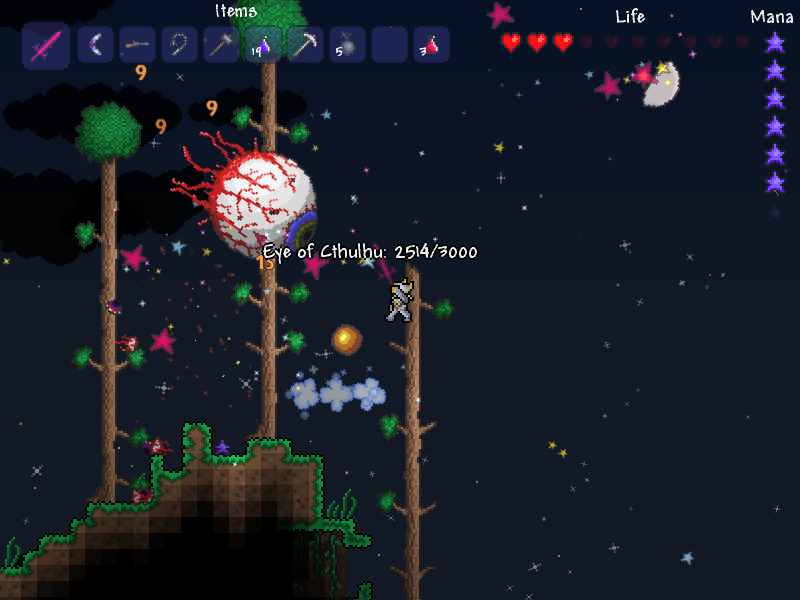Equip the musket gun slot
The height and width of the screenshot is (600, 800).
pyautogui.click(x=137, y=45)
